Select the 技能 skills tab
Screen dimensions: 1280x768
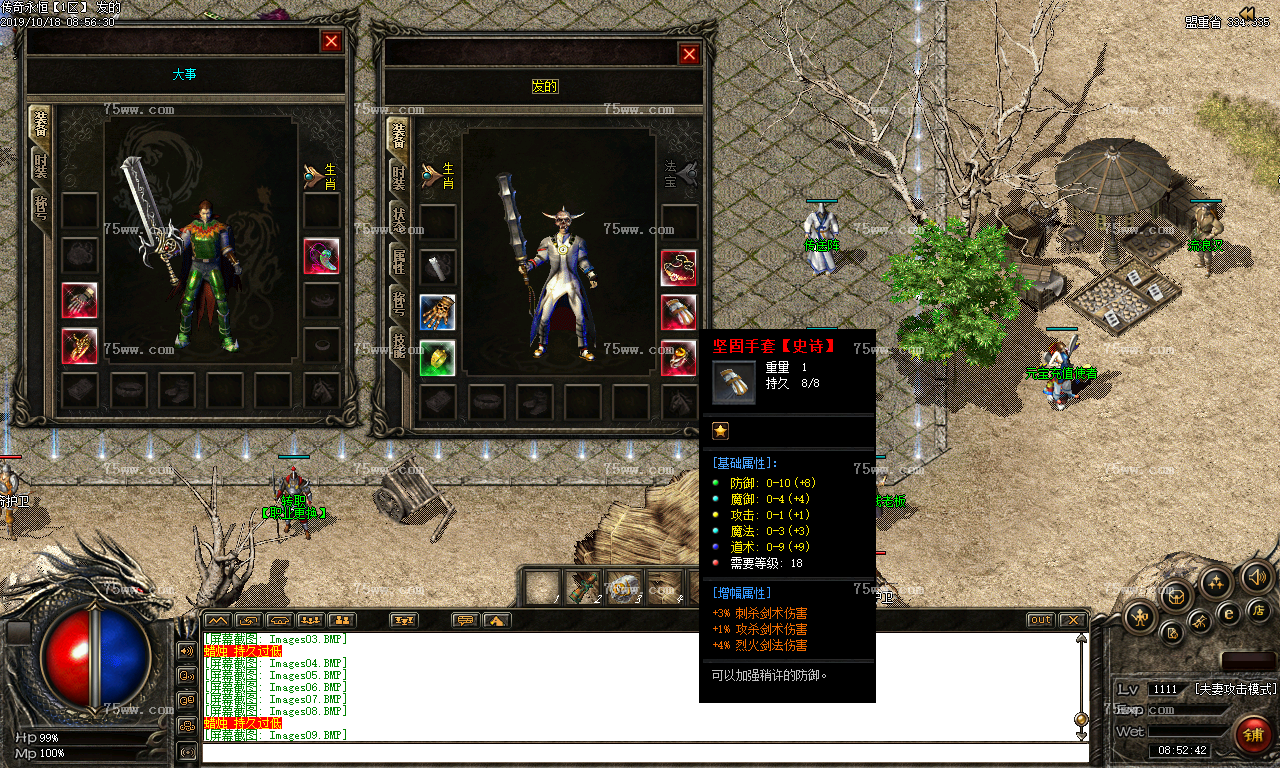click(398, 345)
